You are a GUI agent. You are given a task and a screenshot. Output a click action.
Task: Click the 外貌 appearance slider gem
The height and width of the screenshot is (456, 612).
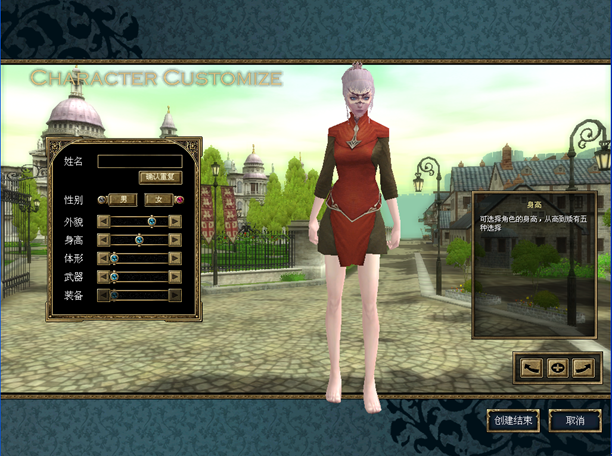click(x=152, y=221)
